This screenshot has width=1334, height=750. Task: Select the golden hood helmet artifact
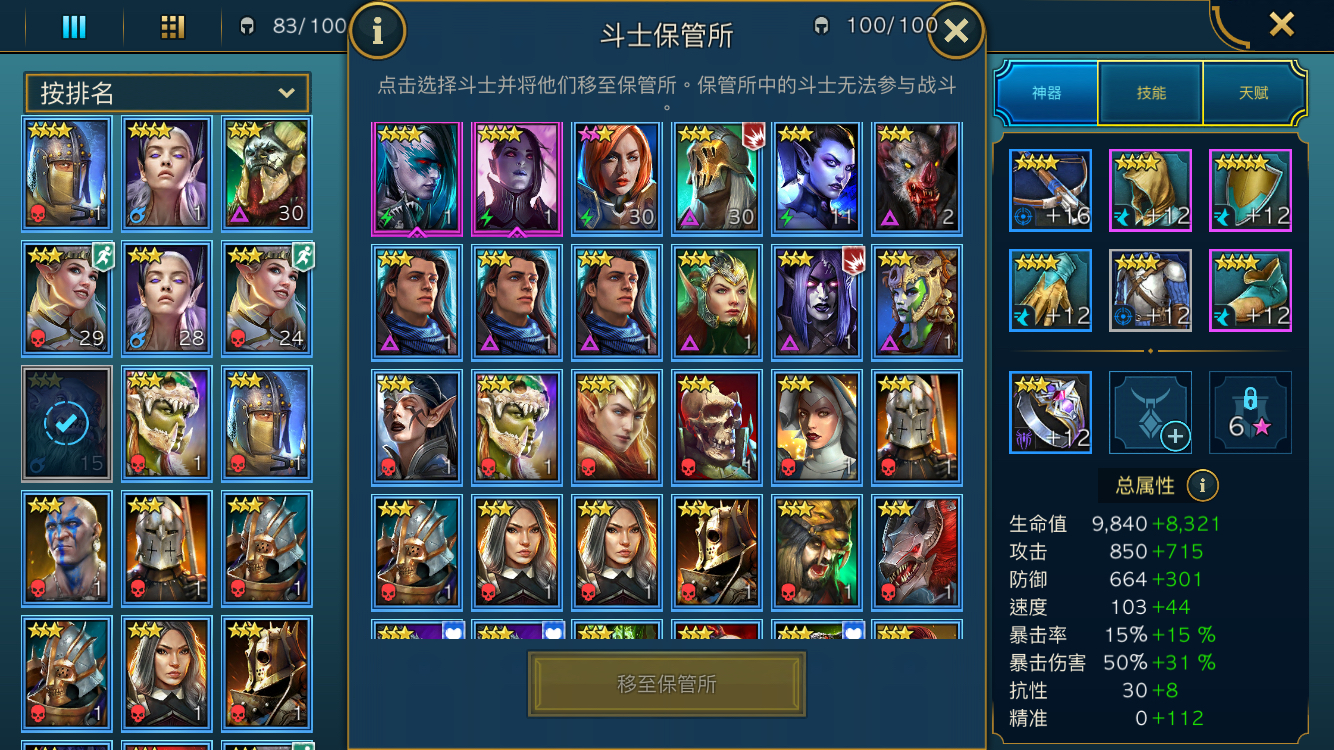coord(1150,190)
